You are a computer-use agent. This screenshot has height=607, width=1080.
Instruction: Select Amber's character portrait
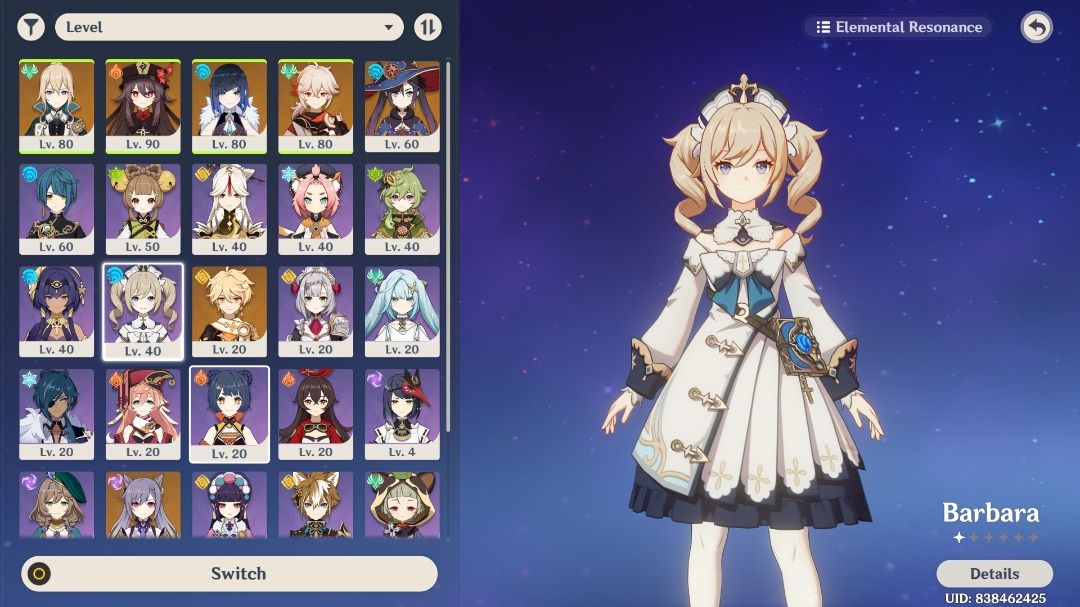(x=315, y=413)
